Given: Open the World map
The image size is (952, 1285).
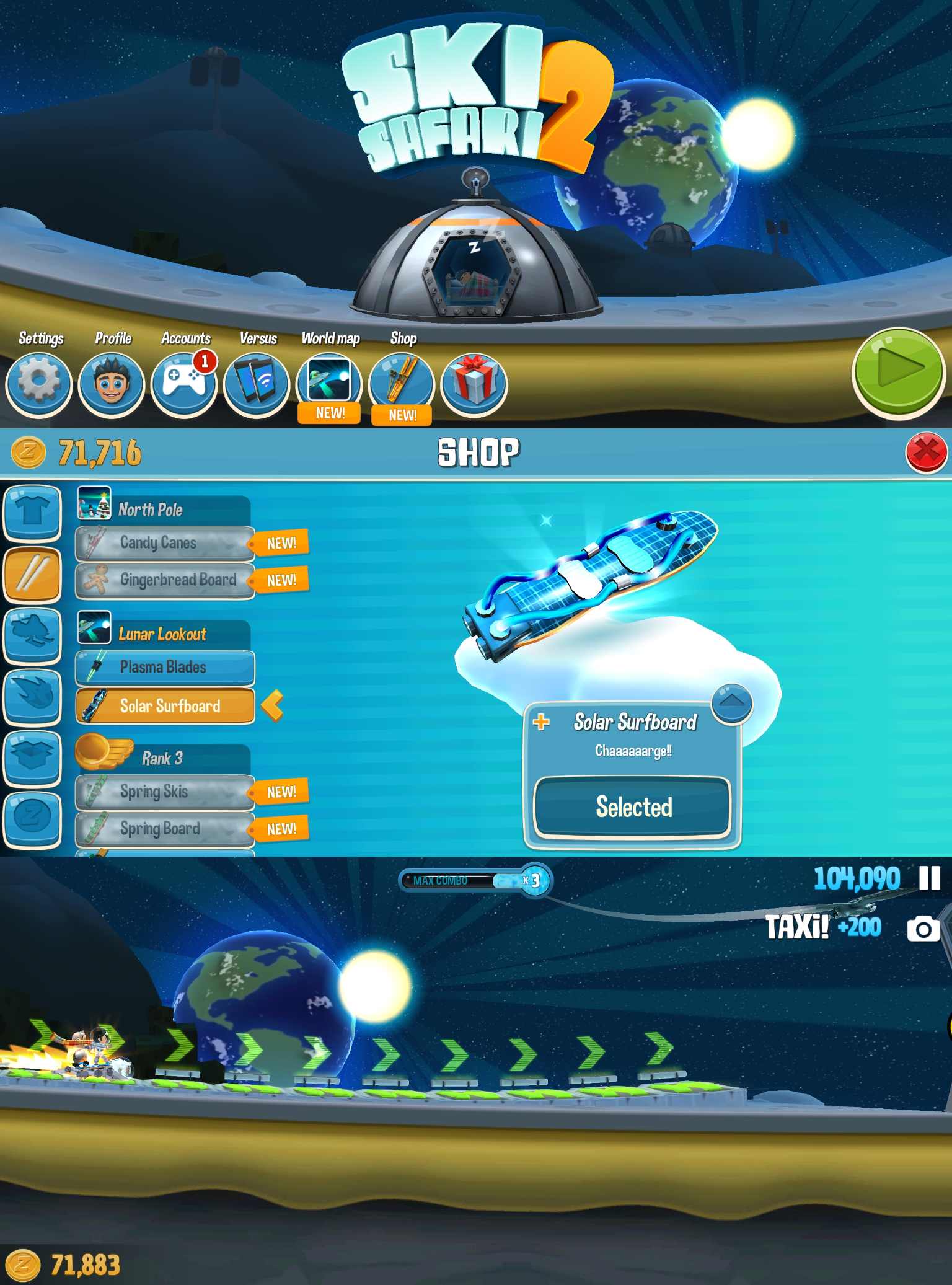Looking at the screenshot, I should 328,383.
